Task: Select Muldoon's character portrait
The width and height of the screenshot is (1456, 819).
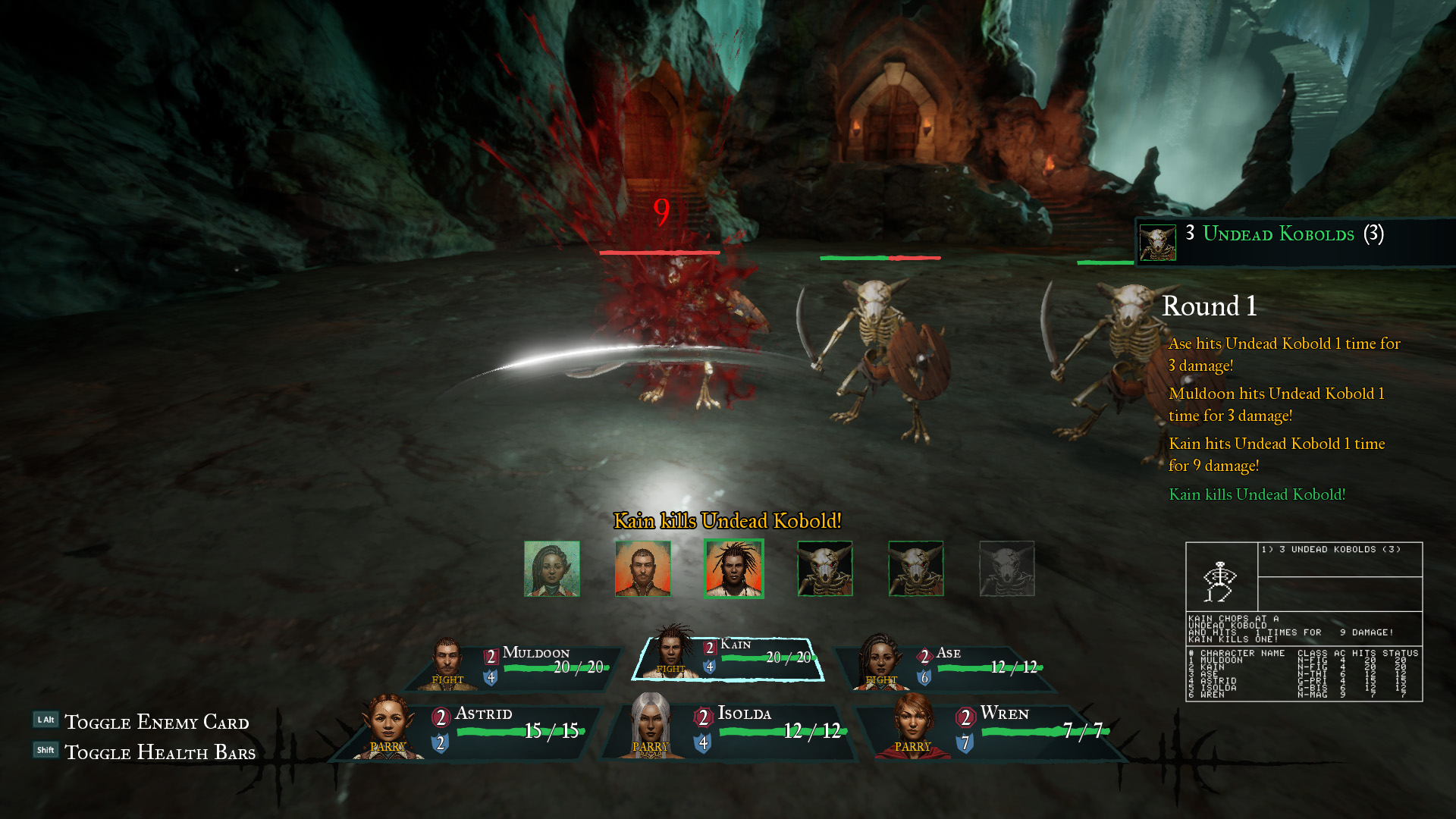Action: click(x=447, y=657)
